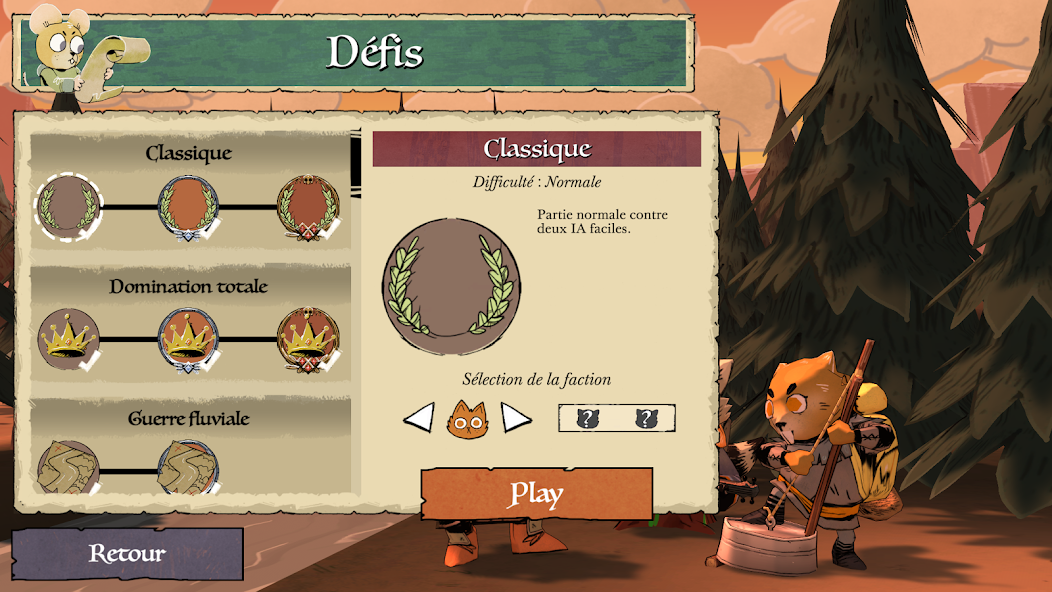Click the mystery opponents question-mark box
Screen dimensions: 1052x592
[616, 418]
